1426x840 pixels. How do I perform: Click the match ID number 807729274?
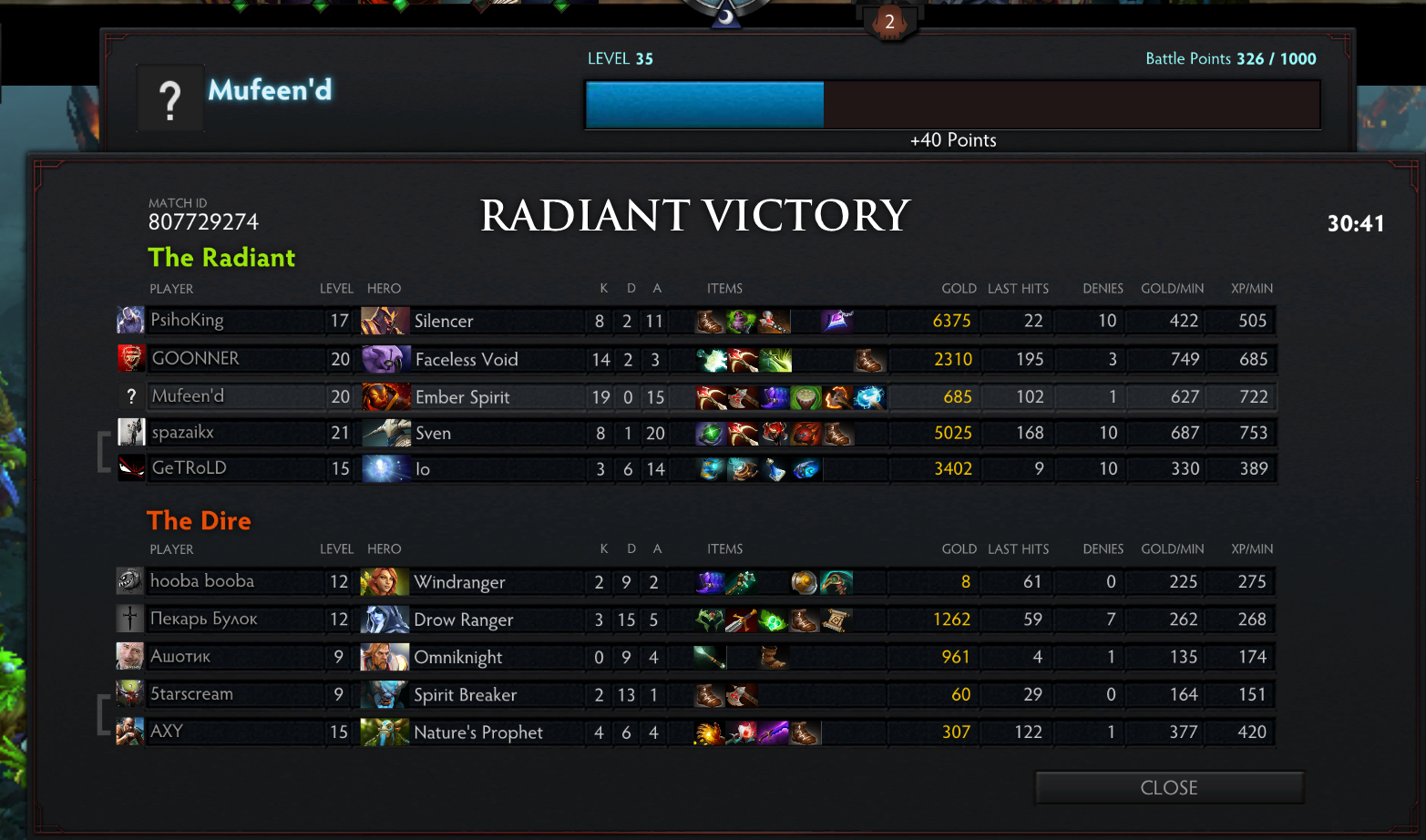pyautogui.click(x=203, y=222)
